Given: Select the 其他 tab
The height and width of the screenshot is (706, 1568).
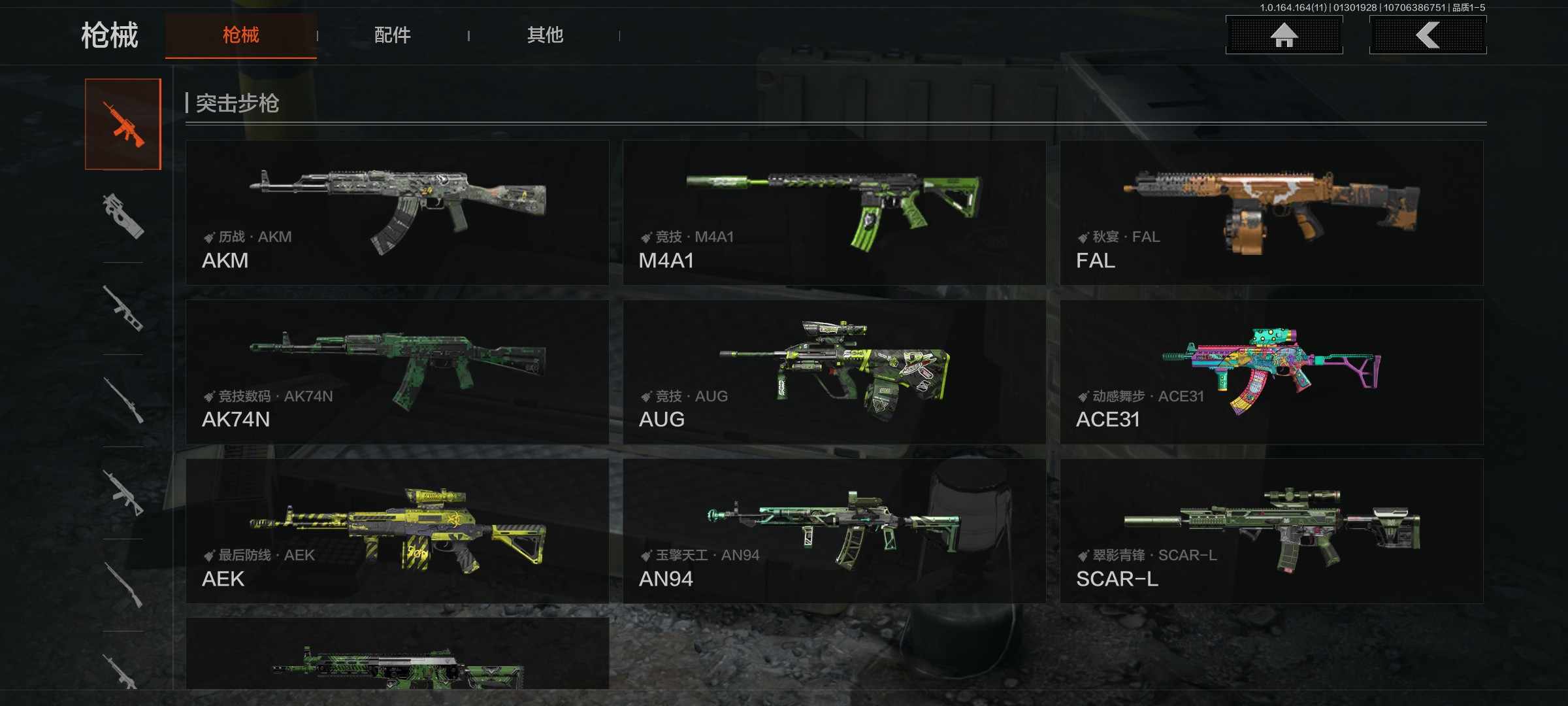Looking at the screenshot, I should (x=545, y=35).
